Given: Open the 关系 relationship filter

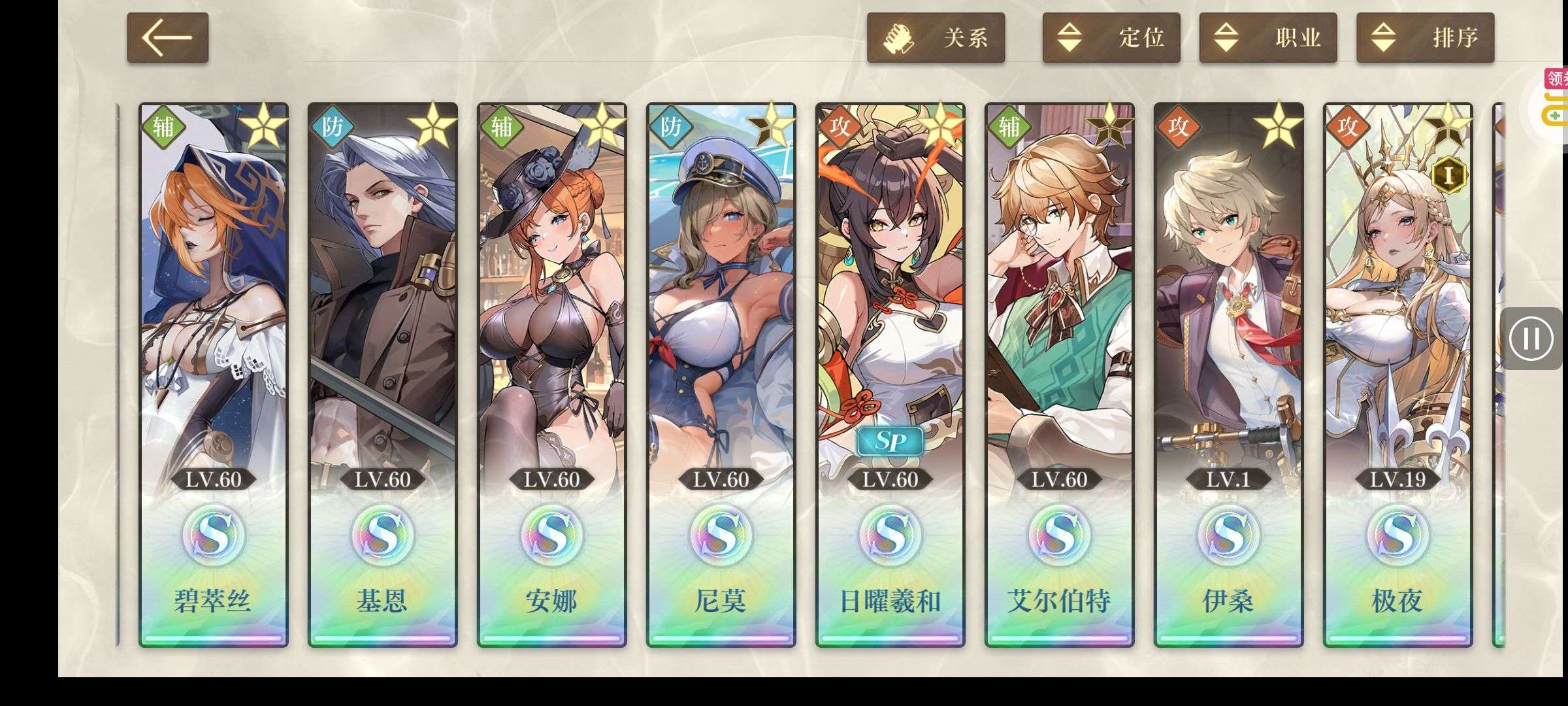Looking at the screenshot, I should tap(936, 38).
